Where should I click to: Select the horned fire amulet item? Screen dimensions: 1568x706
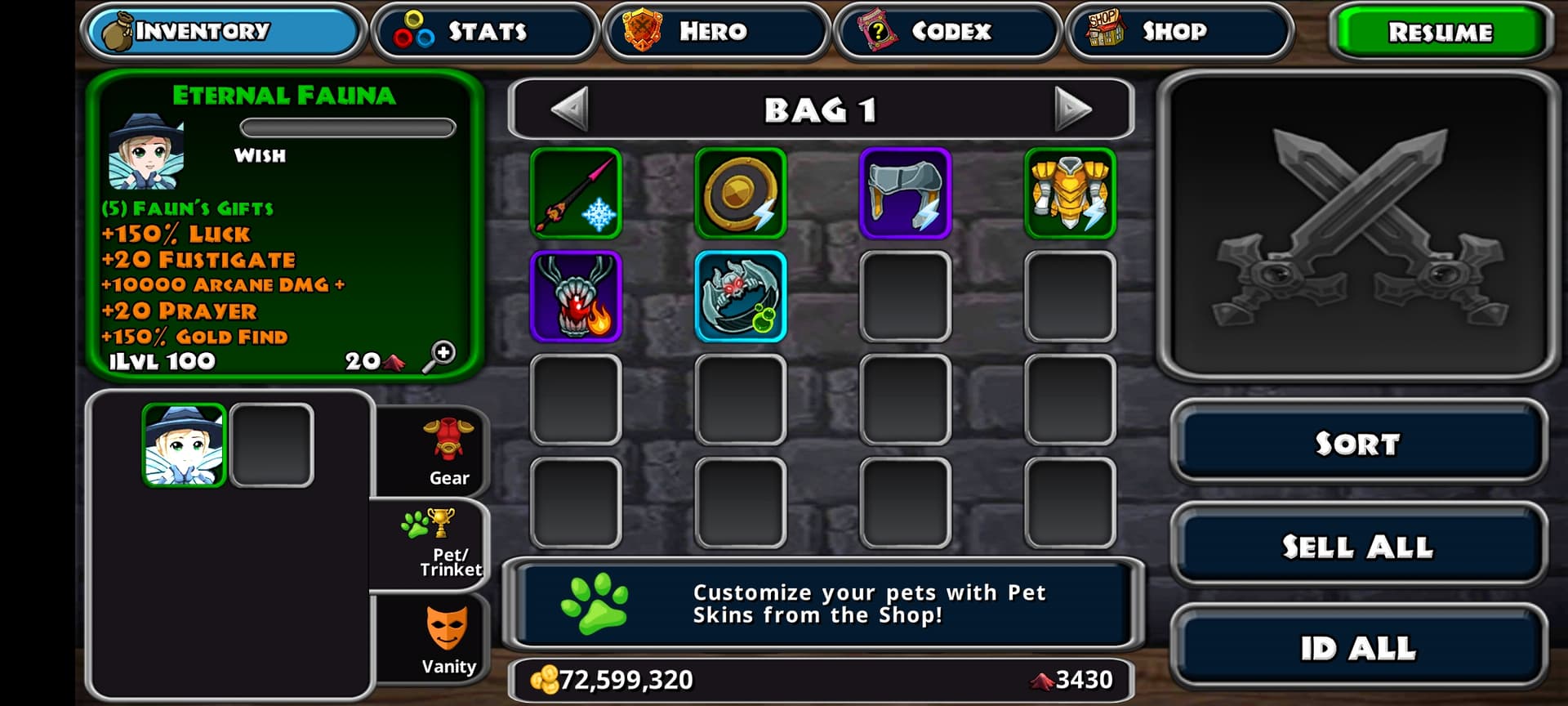coord(576,297)
